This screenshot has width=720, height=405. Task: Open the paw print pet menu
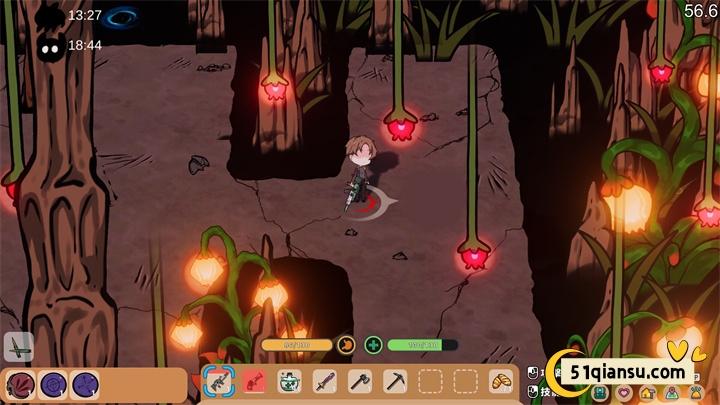point(697,393)
